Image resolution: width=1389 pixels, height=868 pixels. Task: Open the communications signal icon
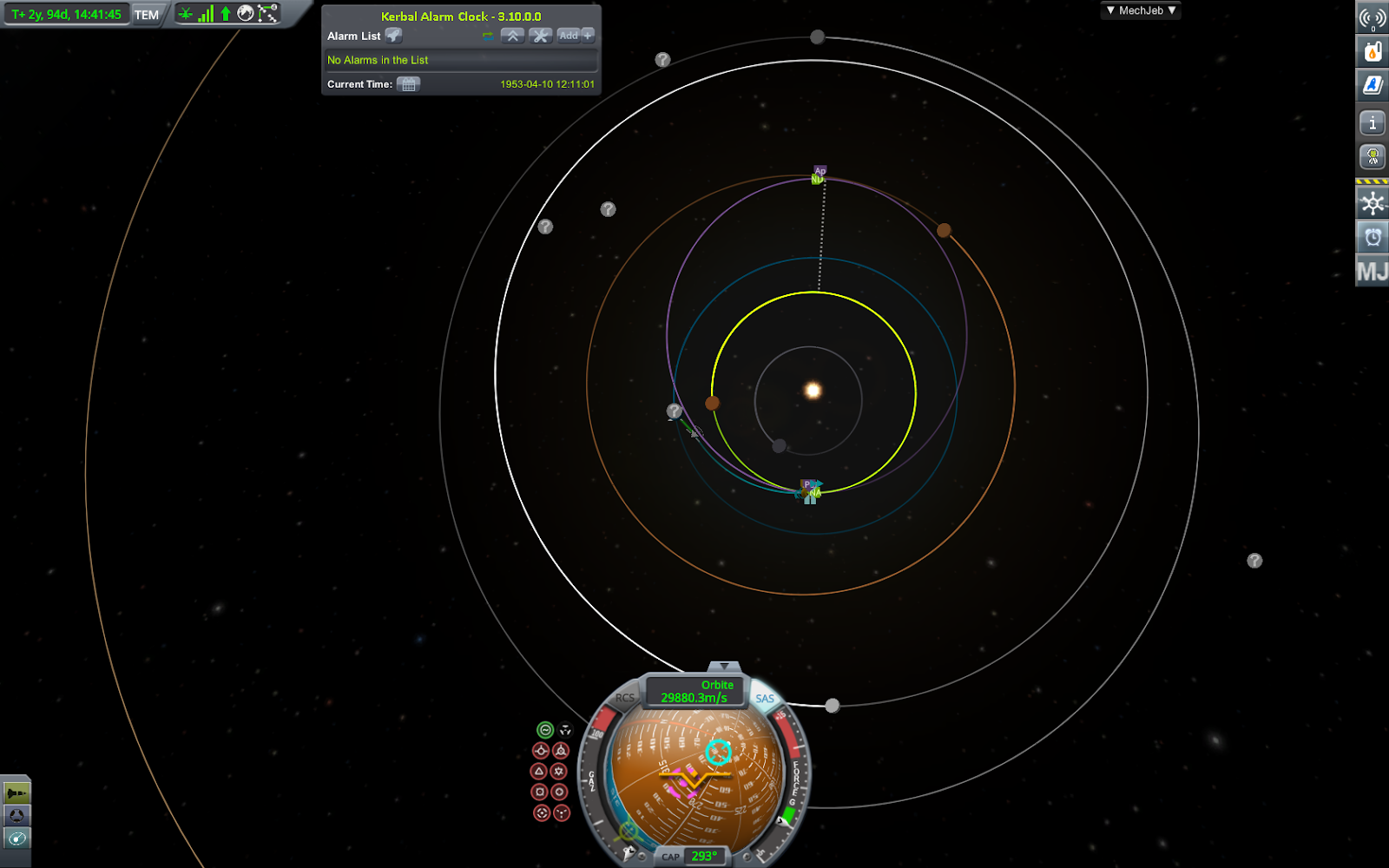point(1373,17)
